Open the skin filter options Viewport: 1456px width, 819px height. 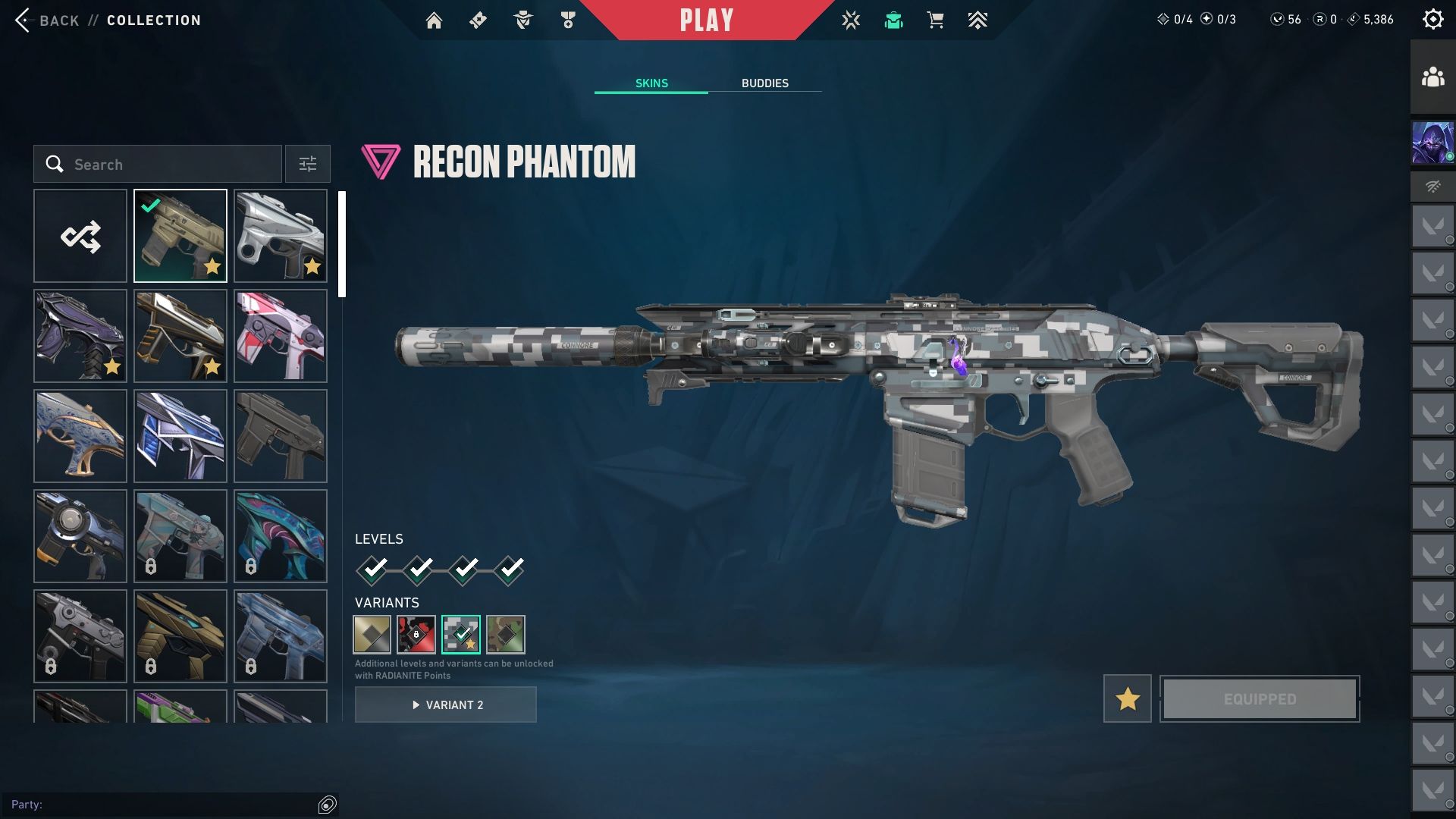coord(307,165)
